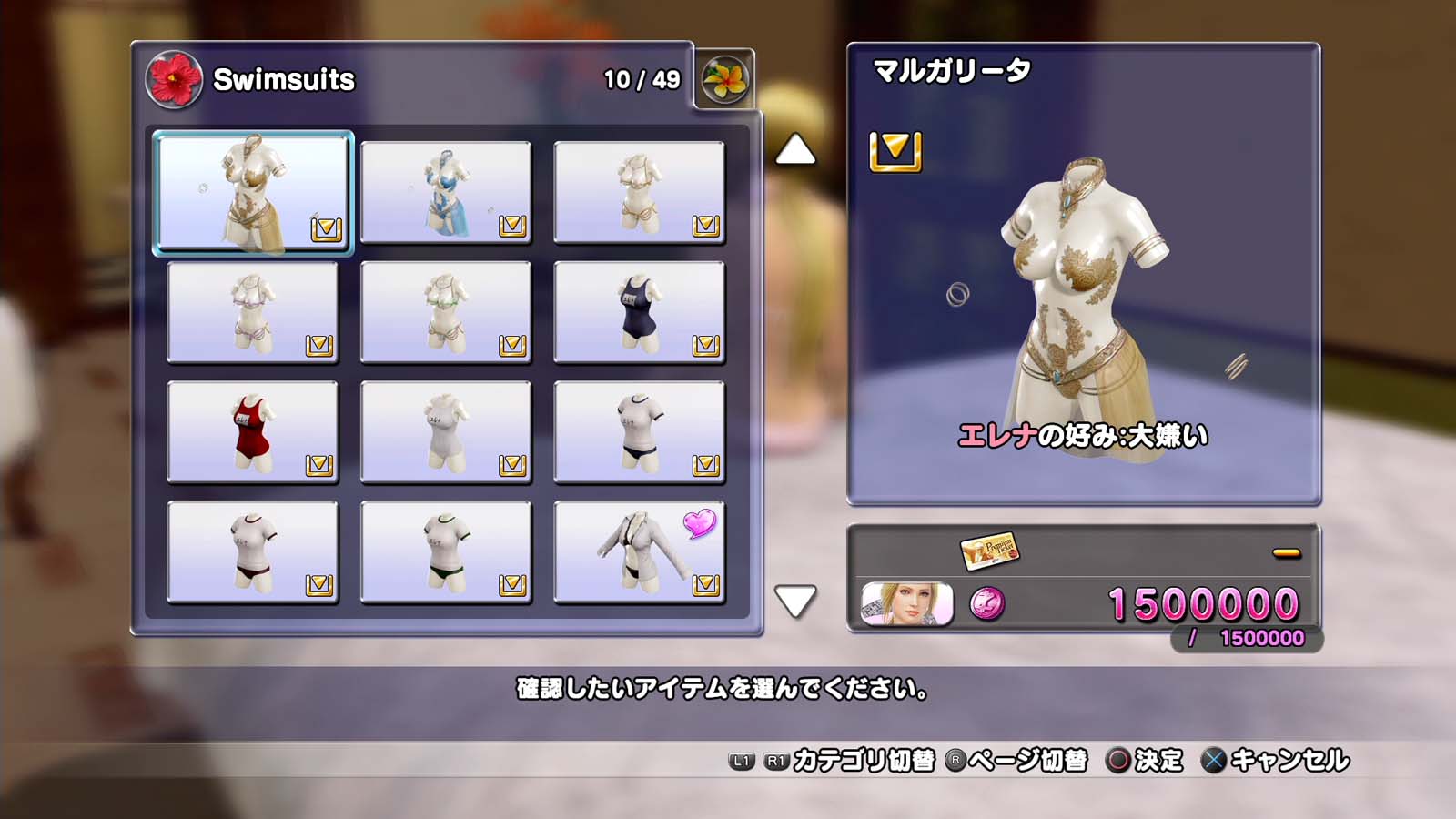Select the green-trimmed white bikini

pyautogui.click(x=446, y=312)
